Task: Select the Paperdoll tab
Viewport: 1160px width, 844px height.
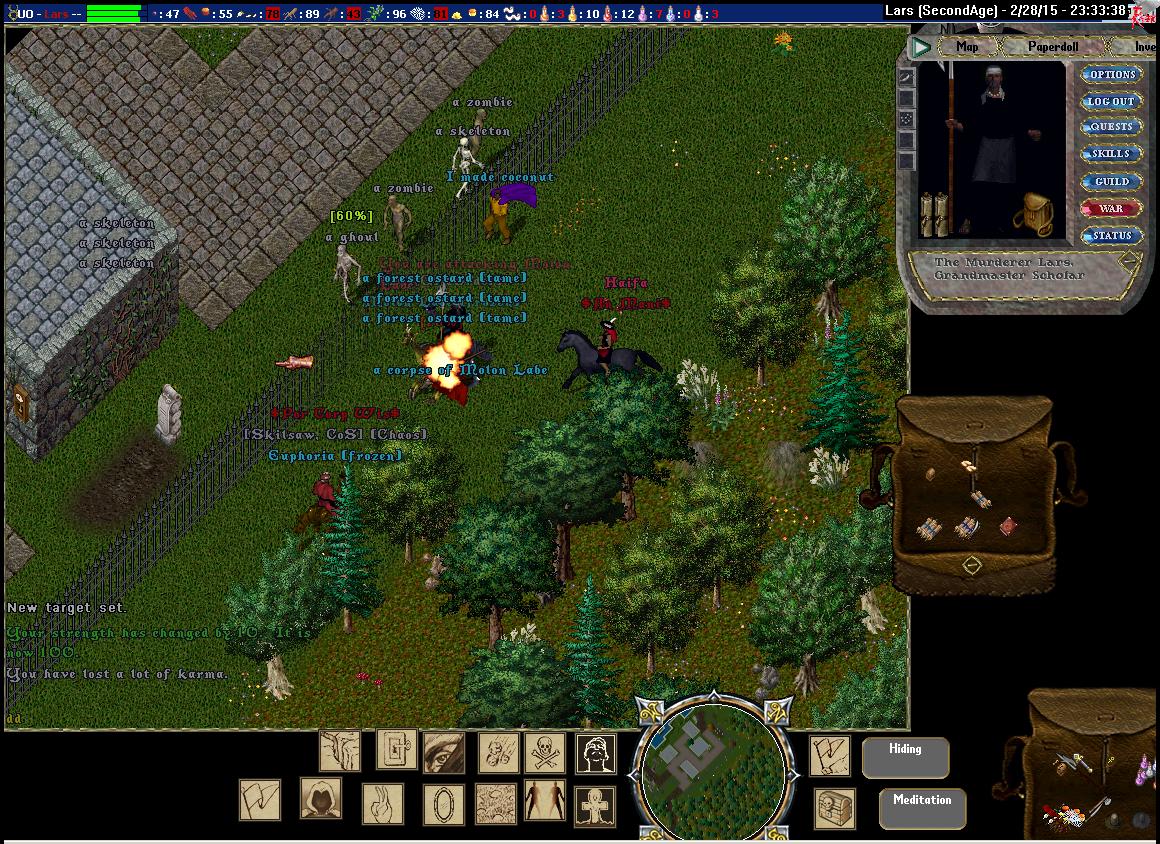Action: (x=1051, y=47)
